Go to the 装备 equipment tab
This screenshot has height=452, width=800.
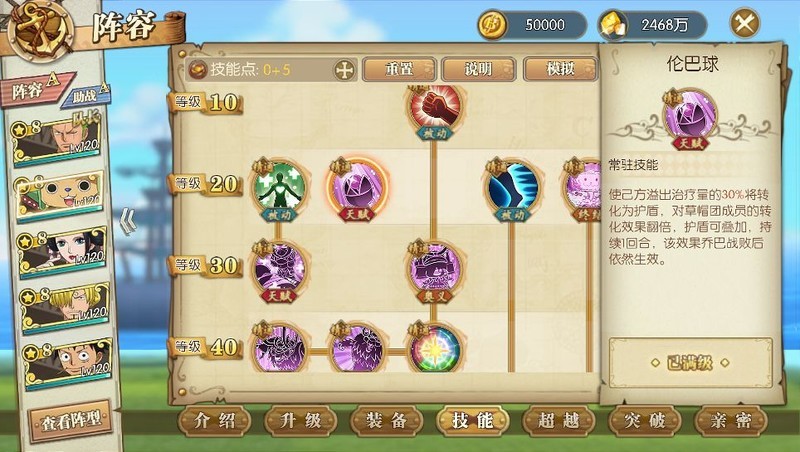387,420
